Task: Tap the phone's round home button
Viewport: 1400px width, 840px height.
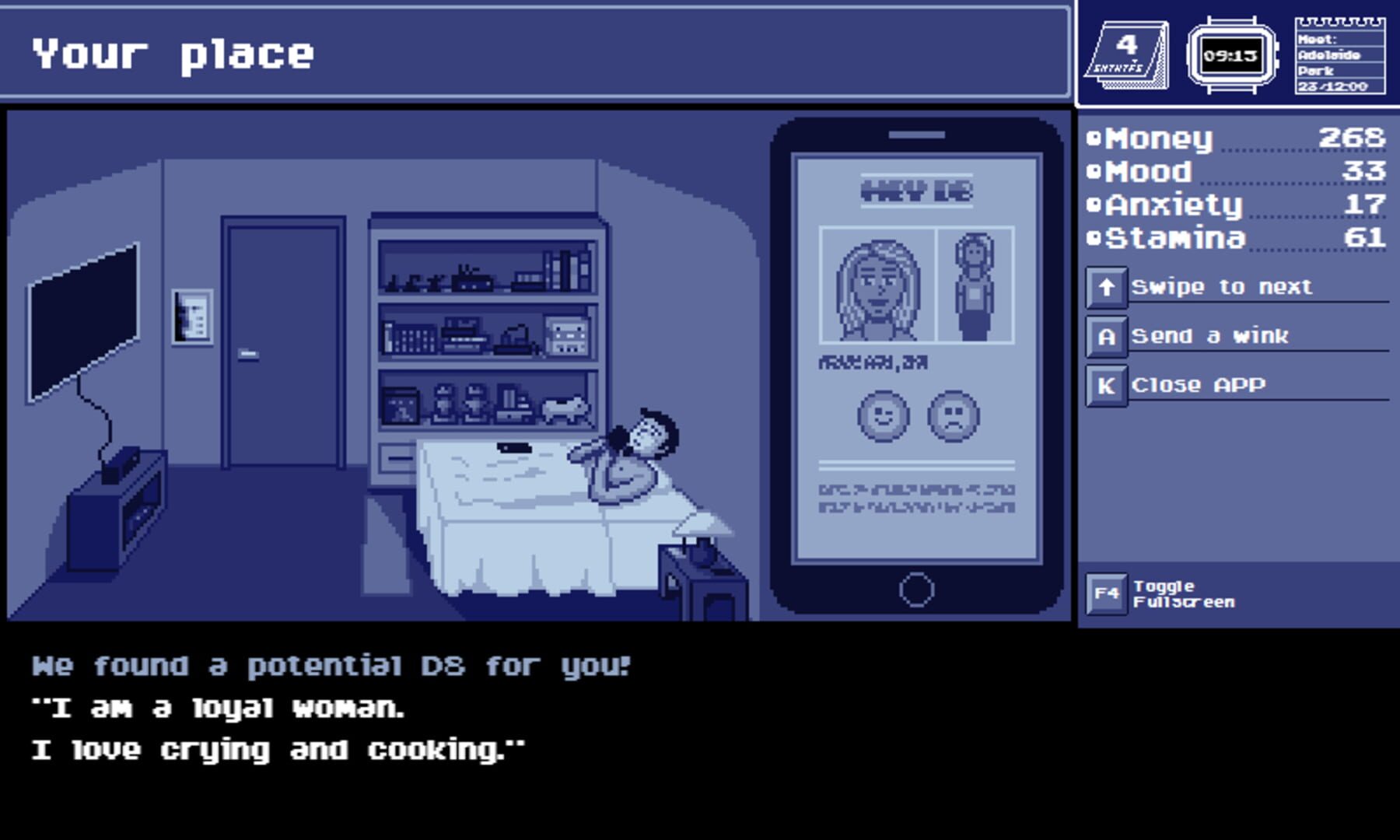Action: [916, 590]
